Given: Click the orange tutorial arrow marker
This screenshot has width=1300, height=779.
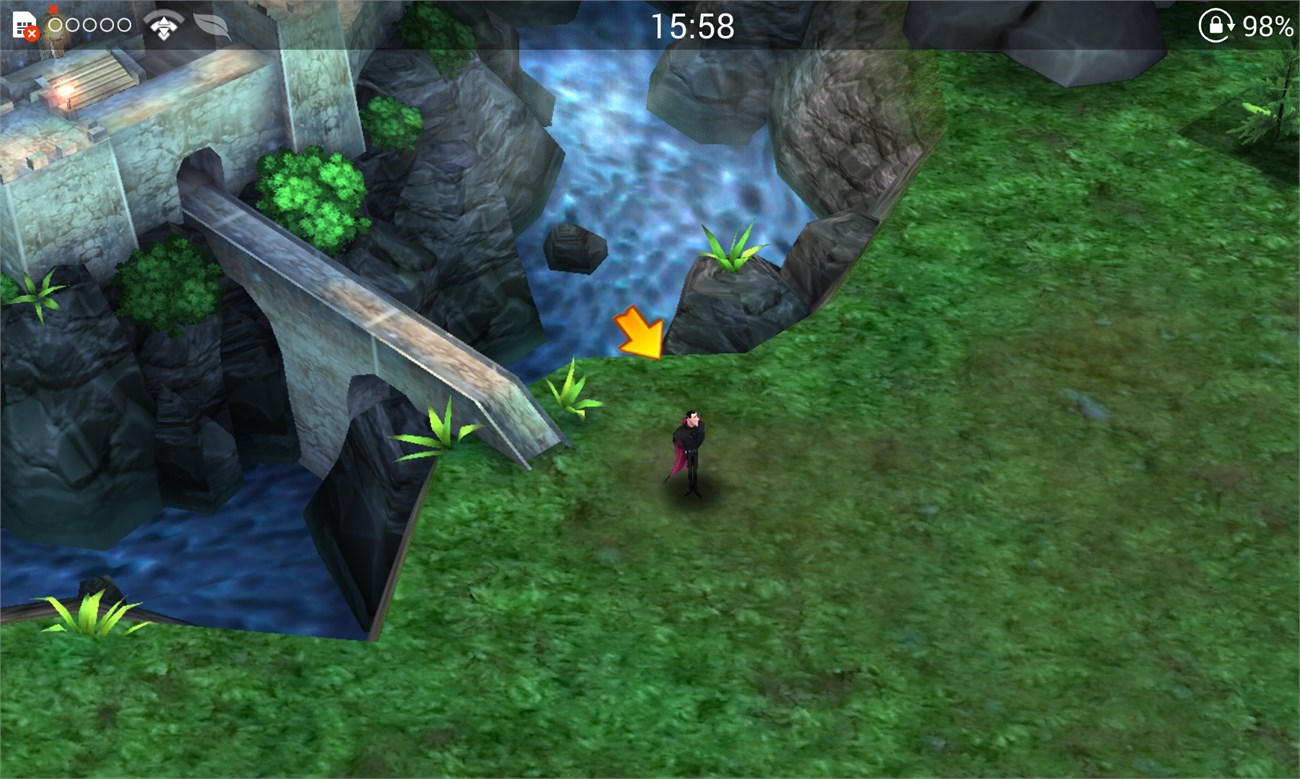Looking at the screenshot, I should pos(640,334).
